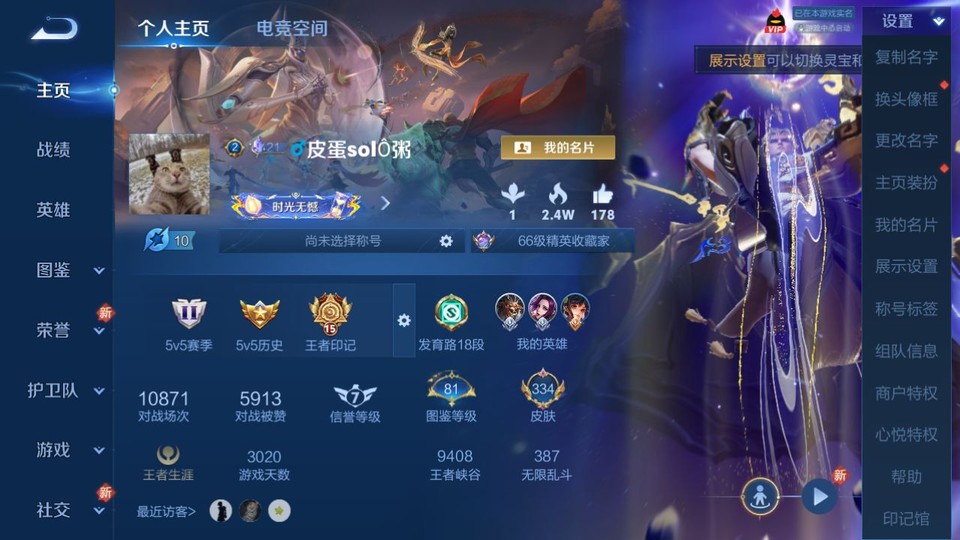
Task: Switch to the 电竞空间 tab
Action: (x=291, y=28)
